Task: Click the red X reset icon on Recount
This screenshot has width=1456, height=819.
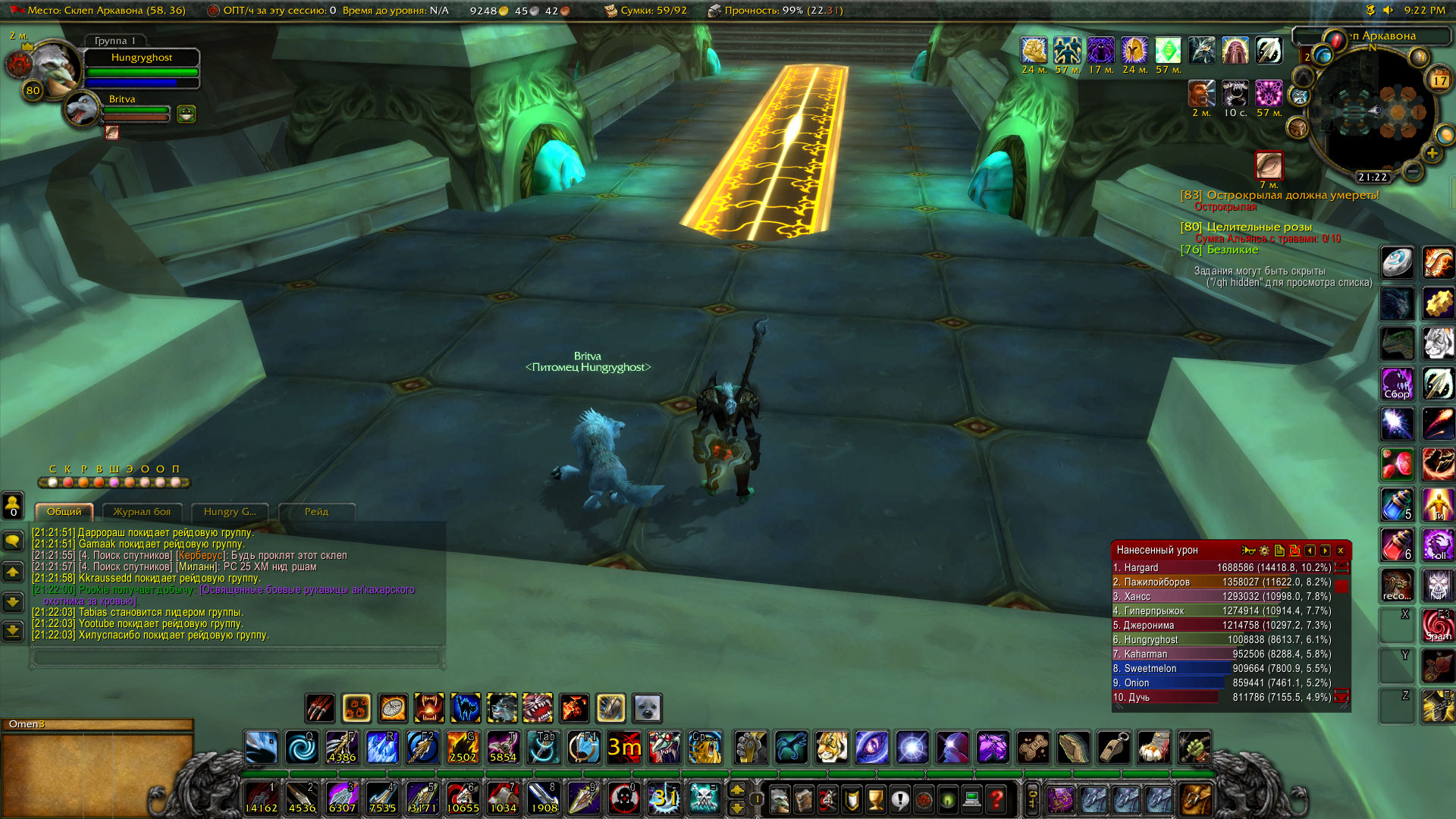Action: pos(1294,551)
